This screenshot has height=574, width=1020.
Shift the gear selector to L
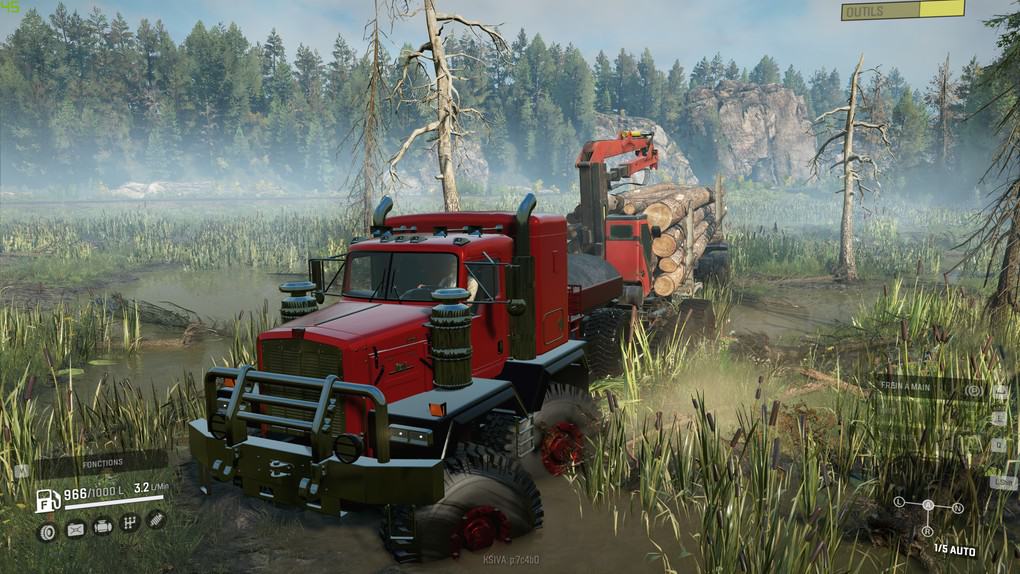pyautogui.click(x=899, y=501)
